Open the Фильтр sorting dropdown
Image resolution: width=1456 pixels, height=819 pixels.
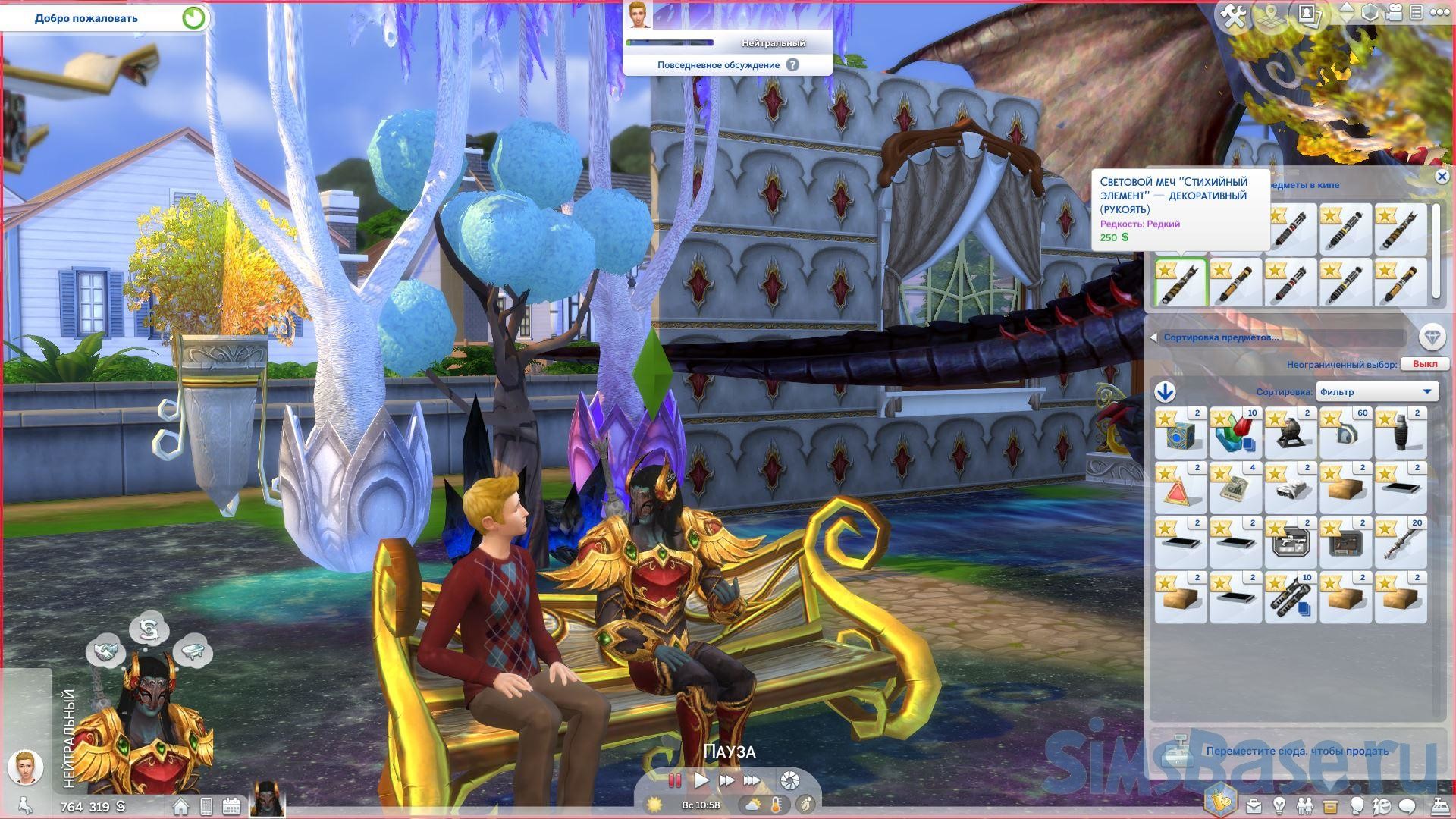point(1376,391)
